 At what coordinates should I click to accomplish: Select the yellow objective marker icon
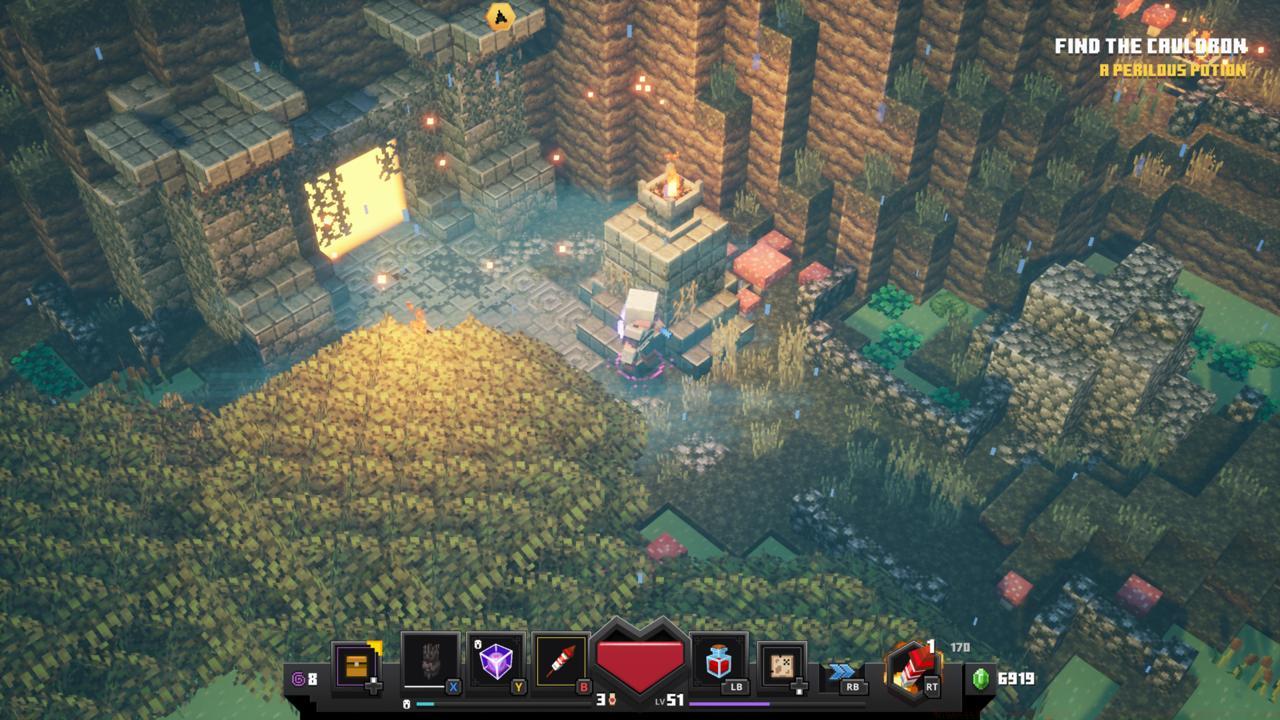(x=499, y=16)
